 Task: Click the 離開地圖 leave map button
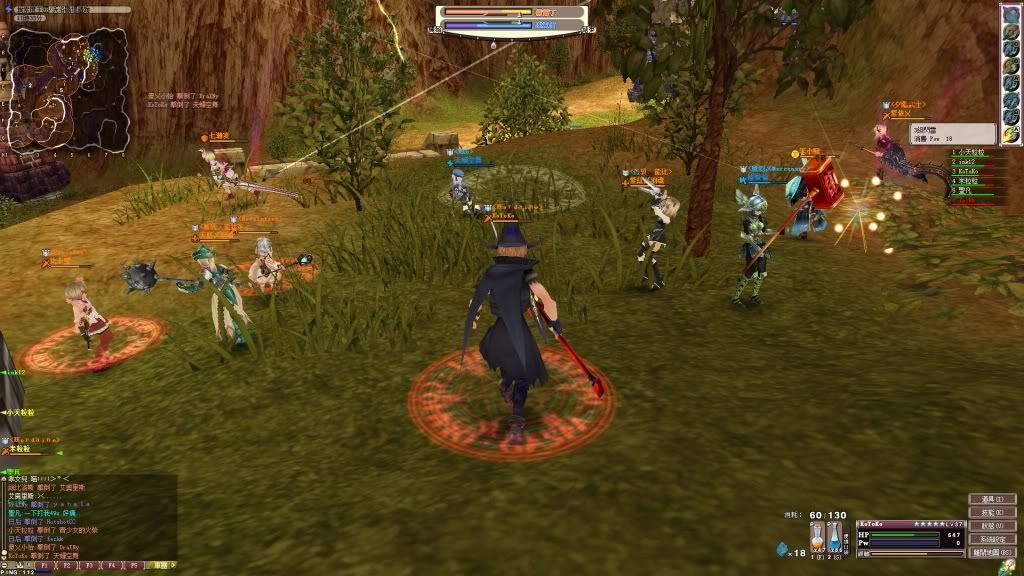[991, 551]
